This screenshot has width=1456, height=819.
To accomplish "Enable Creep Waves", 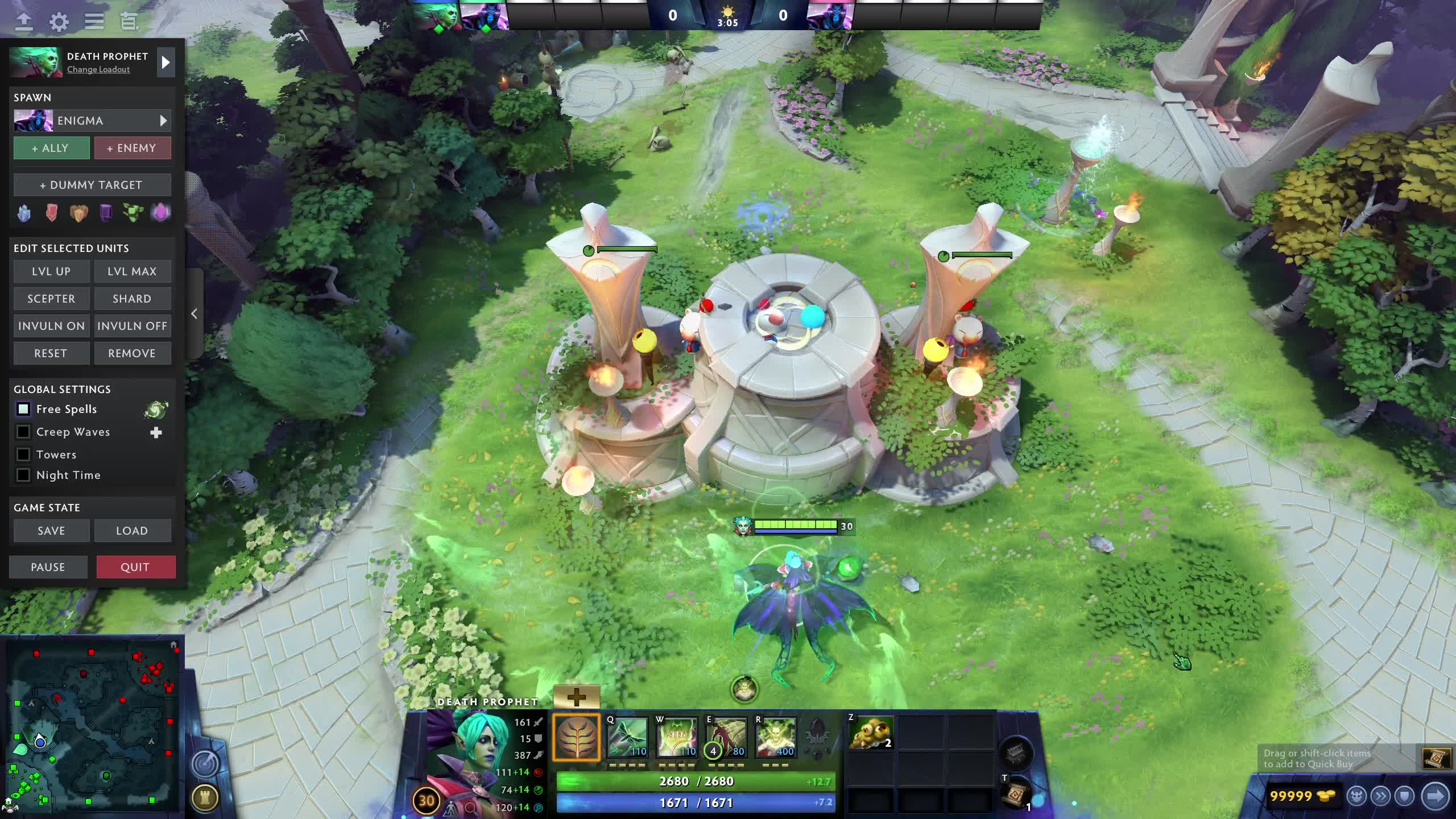I will coord(23,432).
